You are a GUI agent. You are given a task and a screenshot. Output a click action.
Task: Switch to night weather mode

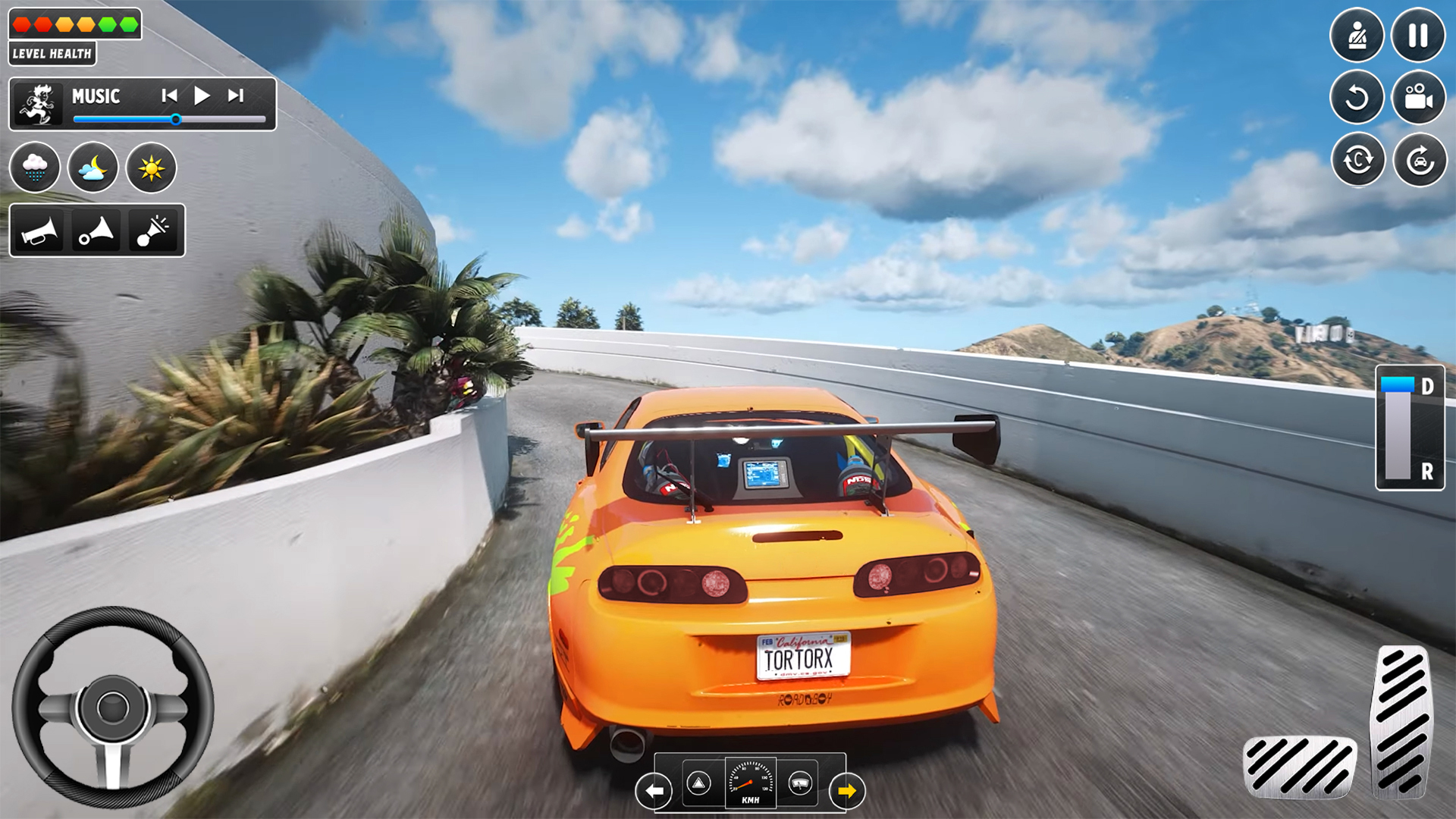tap(92, 168)
